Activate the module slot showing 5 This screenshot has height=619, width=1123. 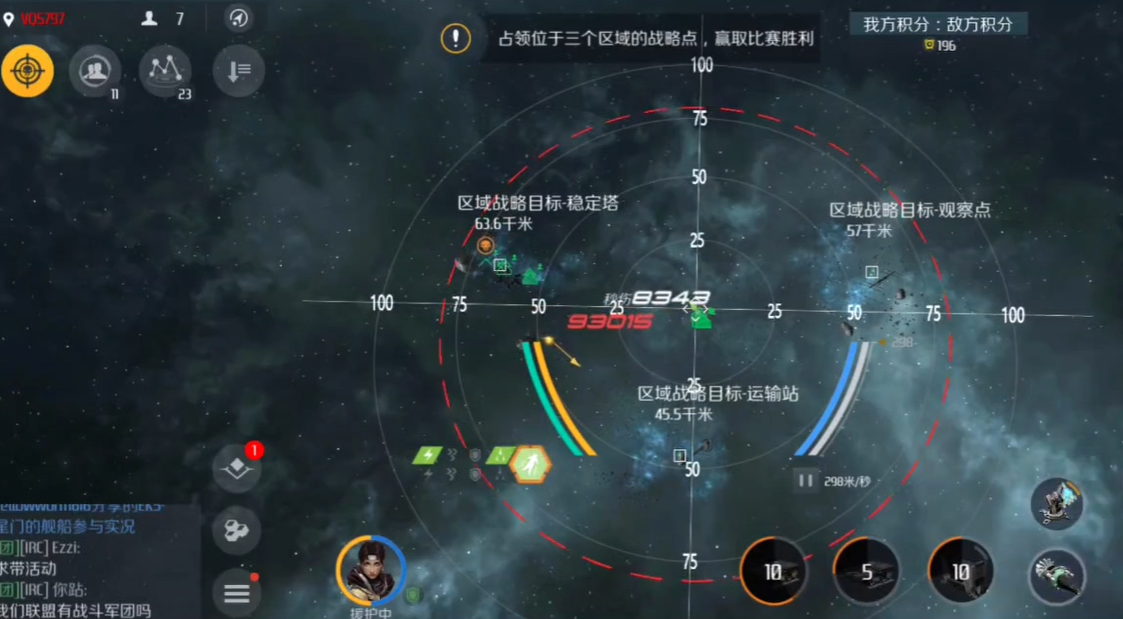click(866, 572)
